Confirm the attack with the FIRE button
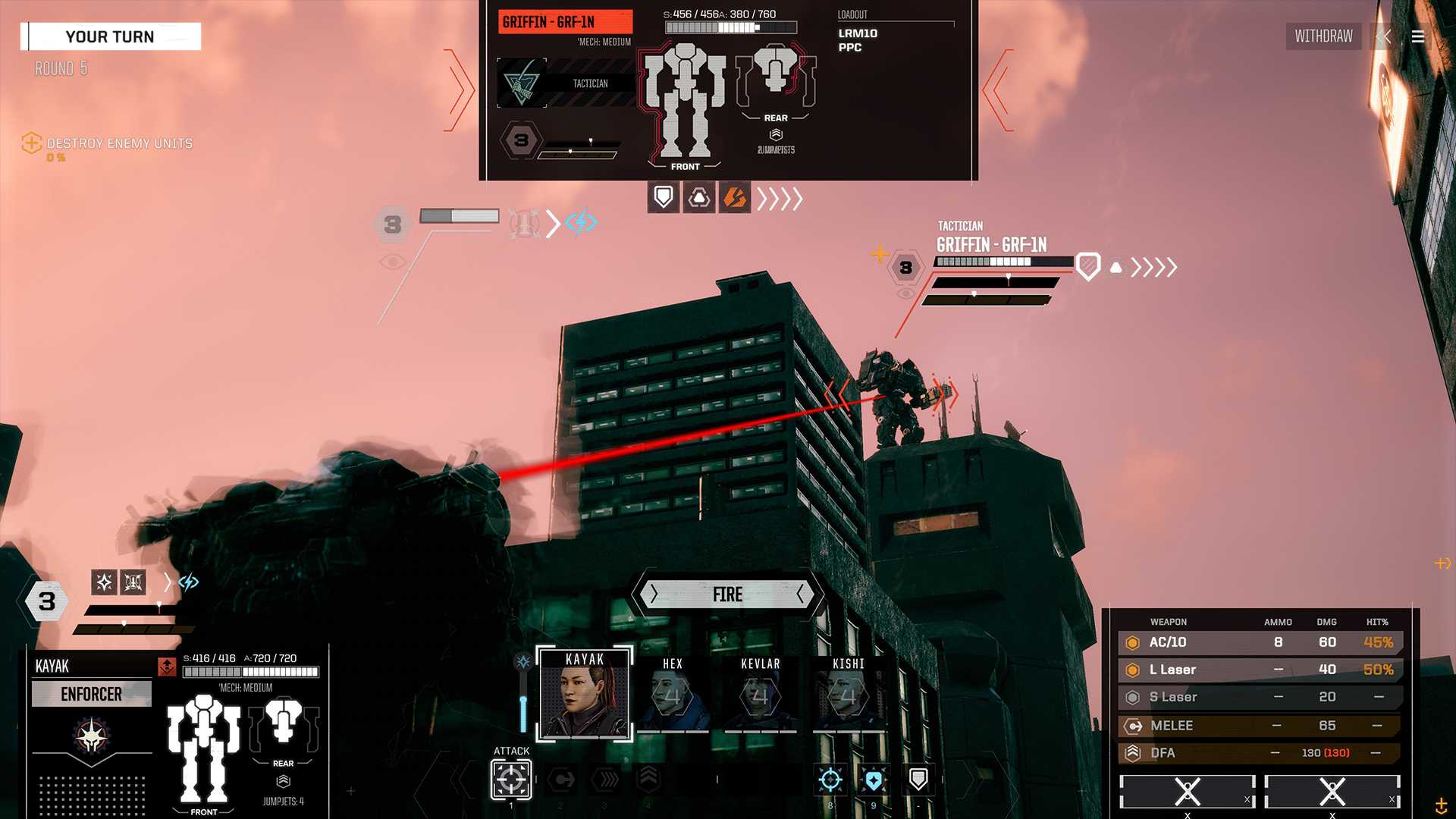The height and width of the screenshot is (819, 1456). pyautogui.click(x=726, y=595)
